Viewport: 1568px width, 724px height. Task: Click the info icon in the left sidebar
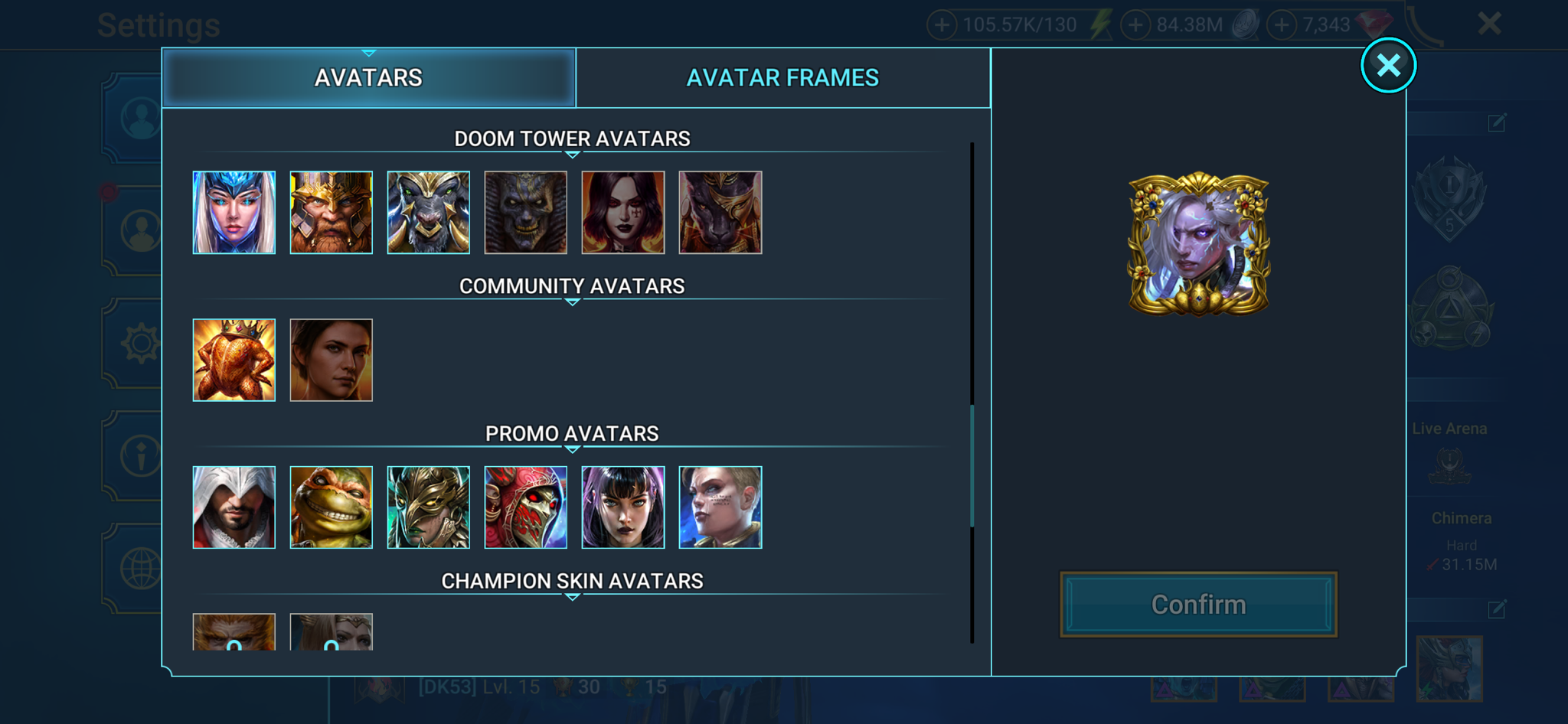(142, 453)
